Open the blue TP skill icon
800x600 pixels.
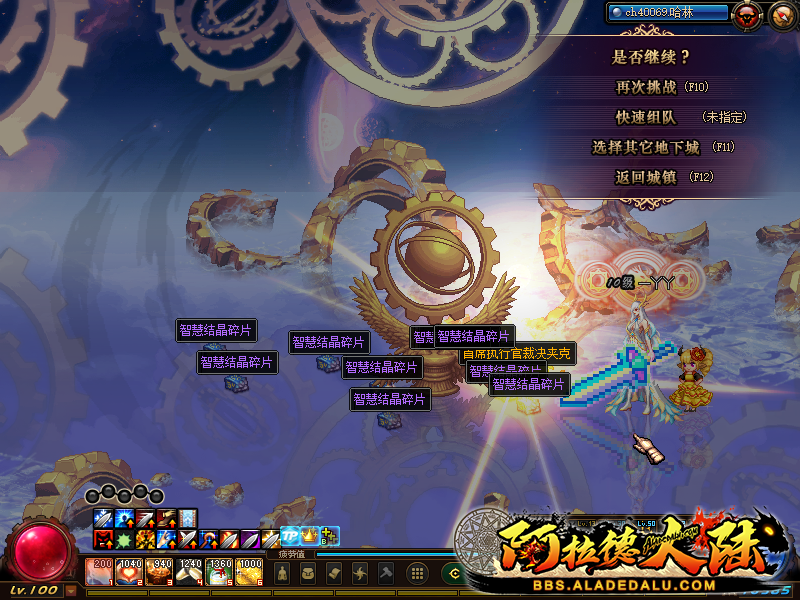click(289, 536)
